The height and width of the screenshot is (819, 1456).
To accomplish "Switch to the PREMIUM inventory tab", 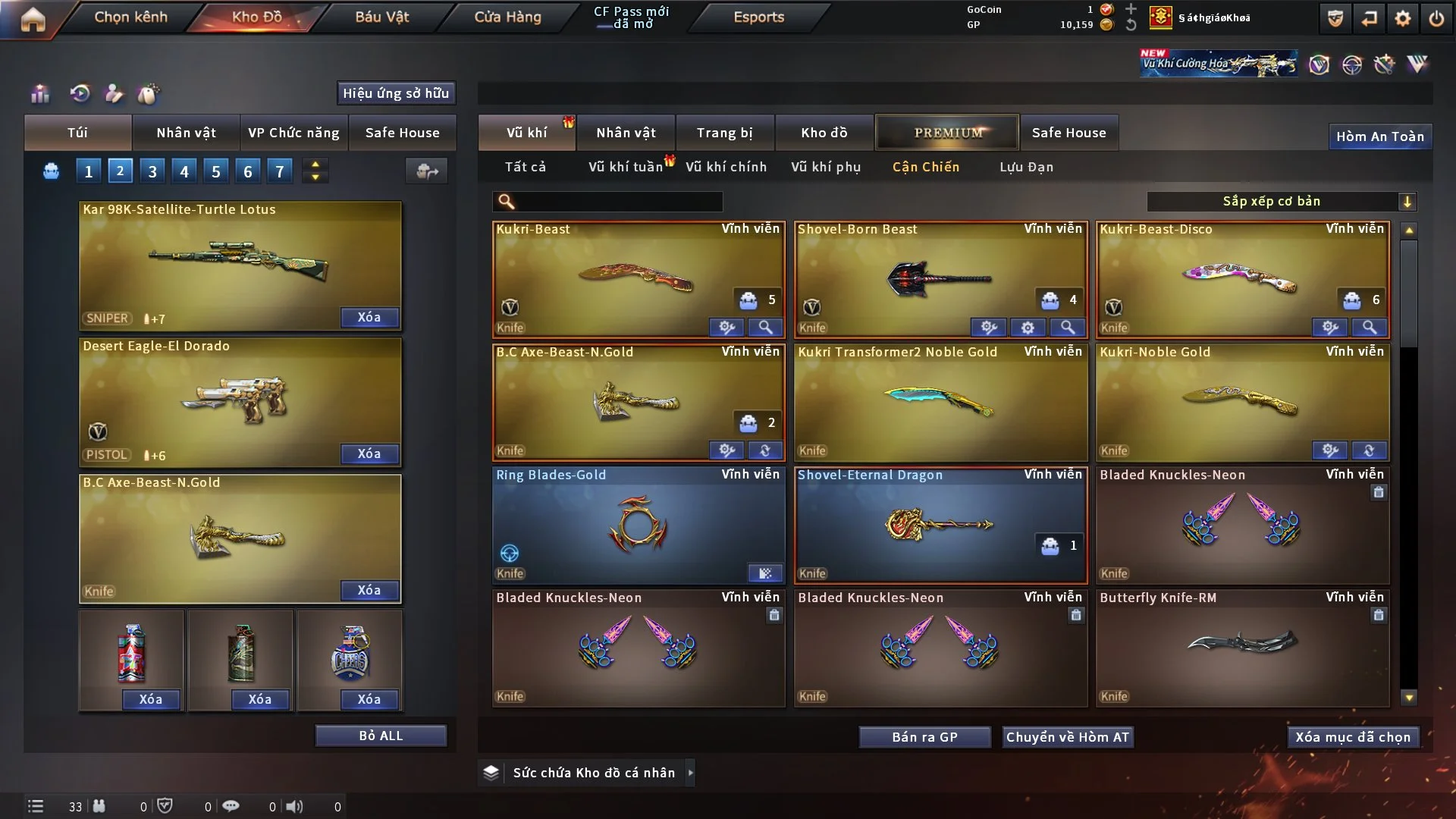I will pyautogui.click(x=947, y=132).
